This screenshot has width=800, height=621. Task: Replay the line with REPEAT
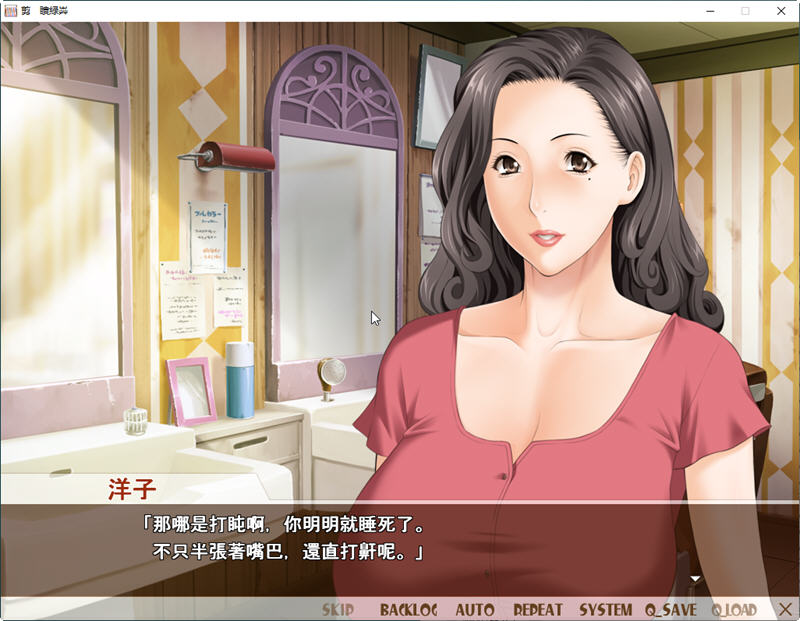pyautogui.click(x=538, y=609)
